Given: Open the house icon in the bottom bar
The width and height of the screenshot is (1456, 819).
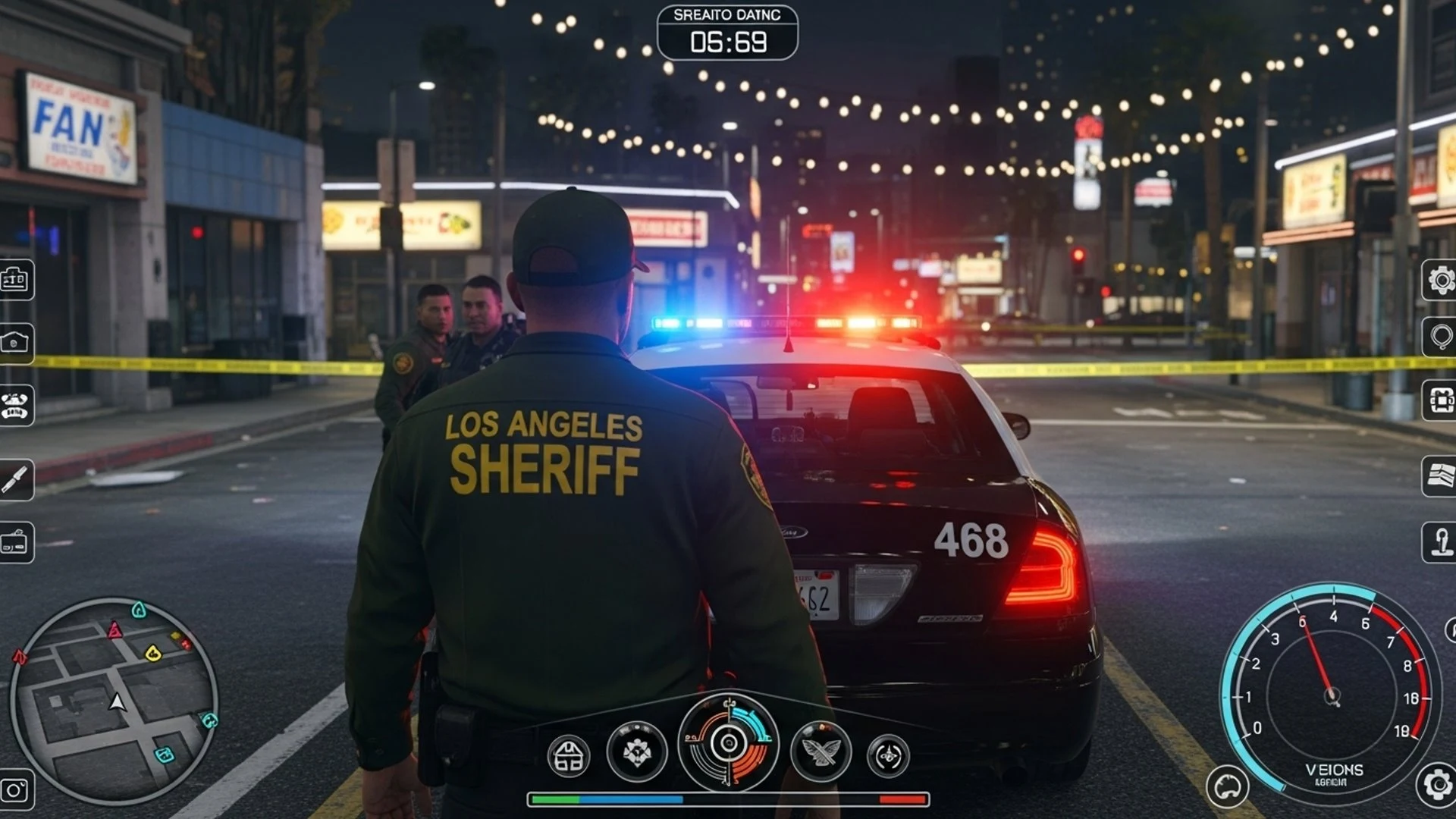Looking at the screenshot, I should [569, 756].
